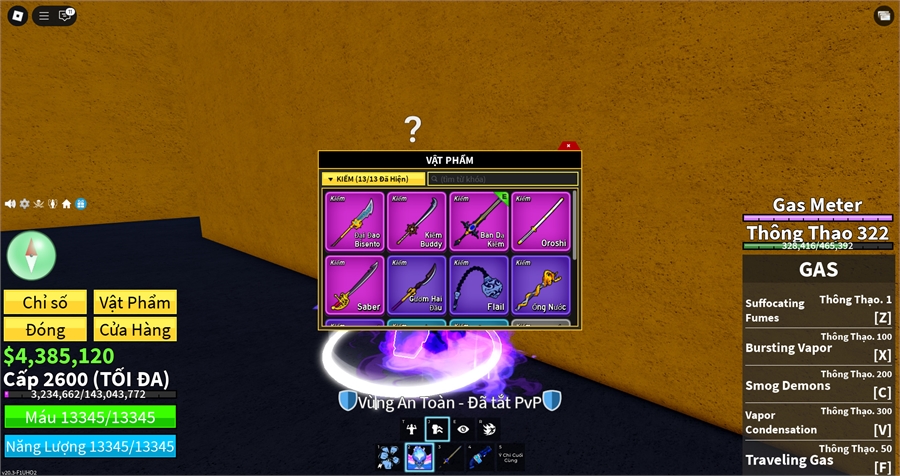Toggle the eye observation ability icon

pos(462,429)
